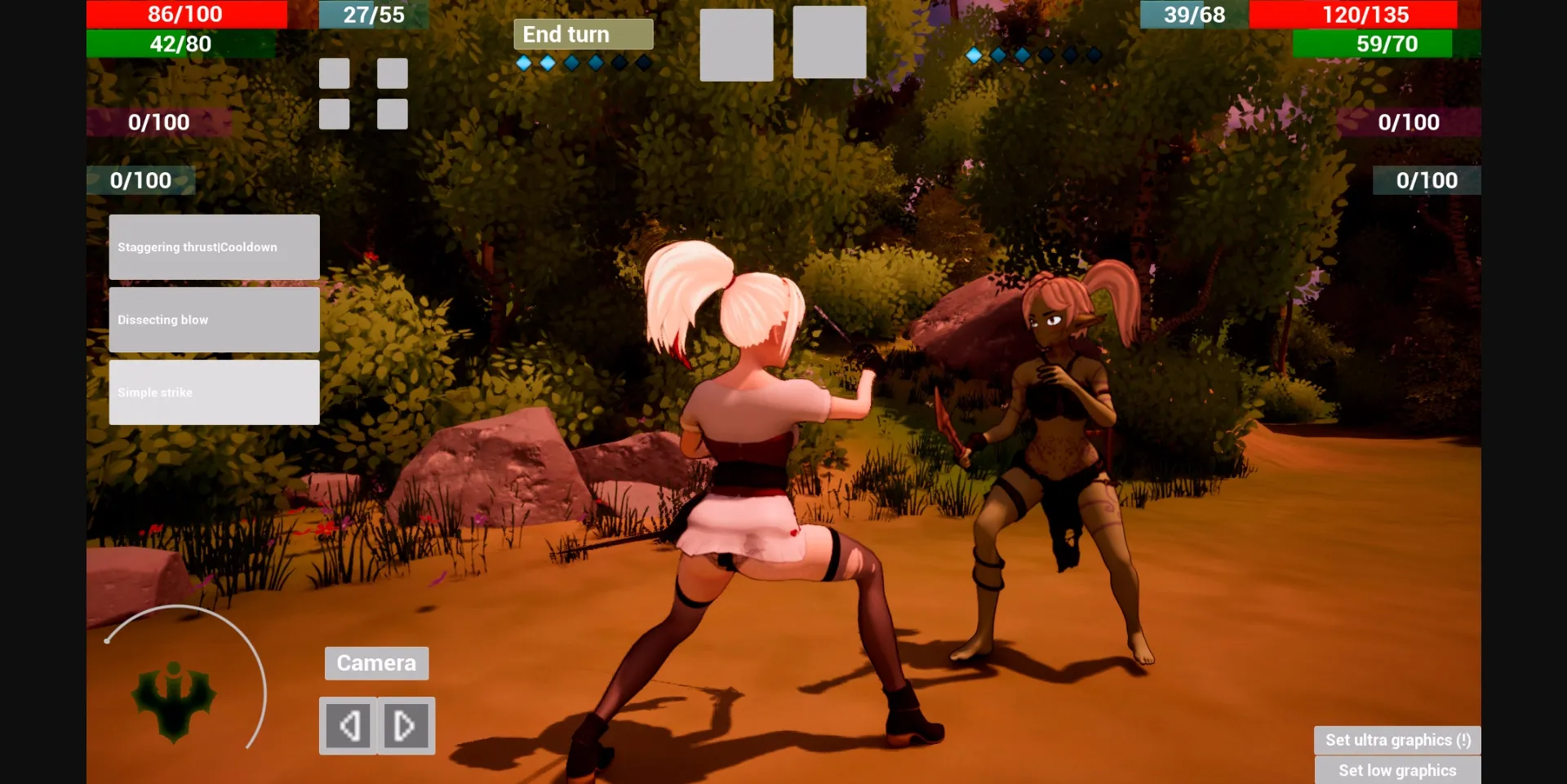Open the left large character portrait square
The width and height of the screenshot is (1567, 784).
point(736,42)
